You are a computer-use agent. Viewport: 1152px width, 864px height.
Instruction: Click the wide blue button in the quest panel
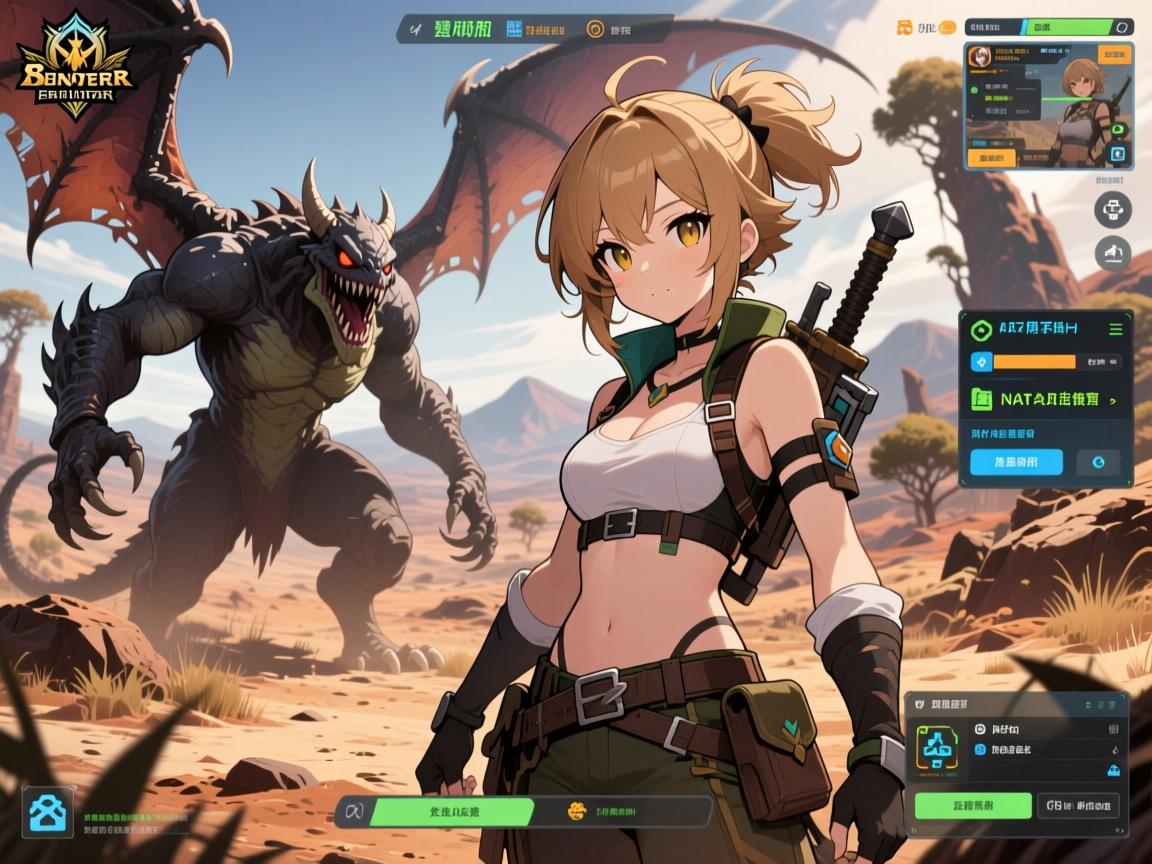1016,462
